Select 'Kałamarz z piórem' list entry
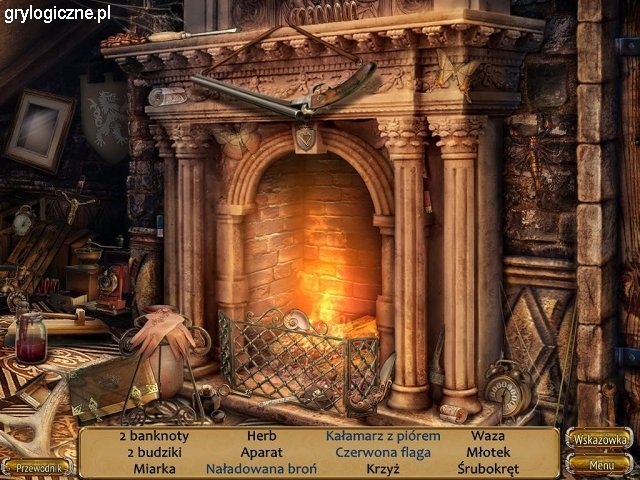 [383, 436]
